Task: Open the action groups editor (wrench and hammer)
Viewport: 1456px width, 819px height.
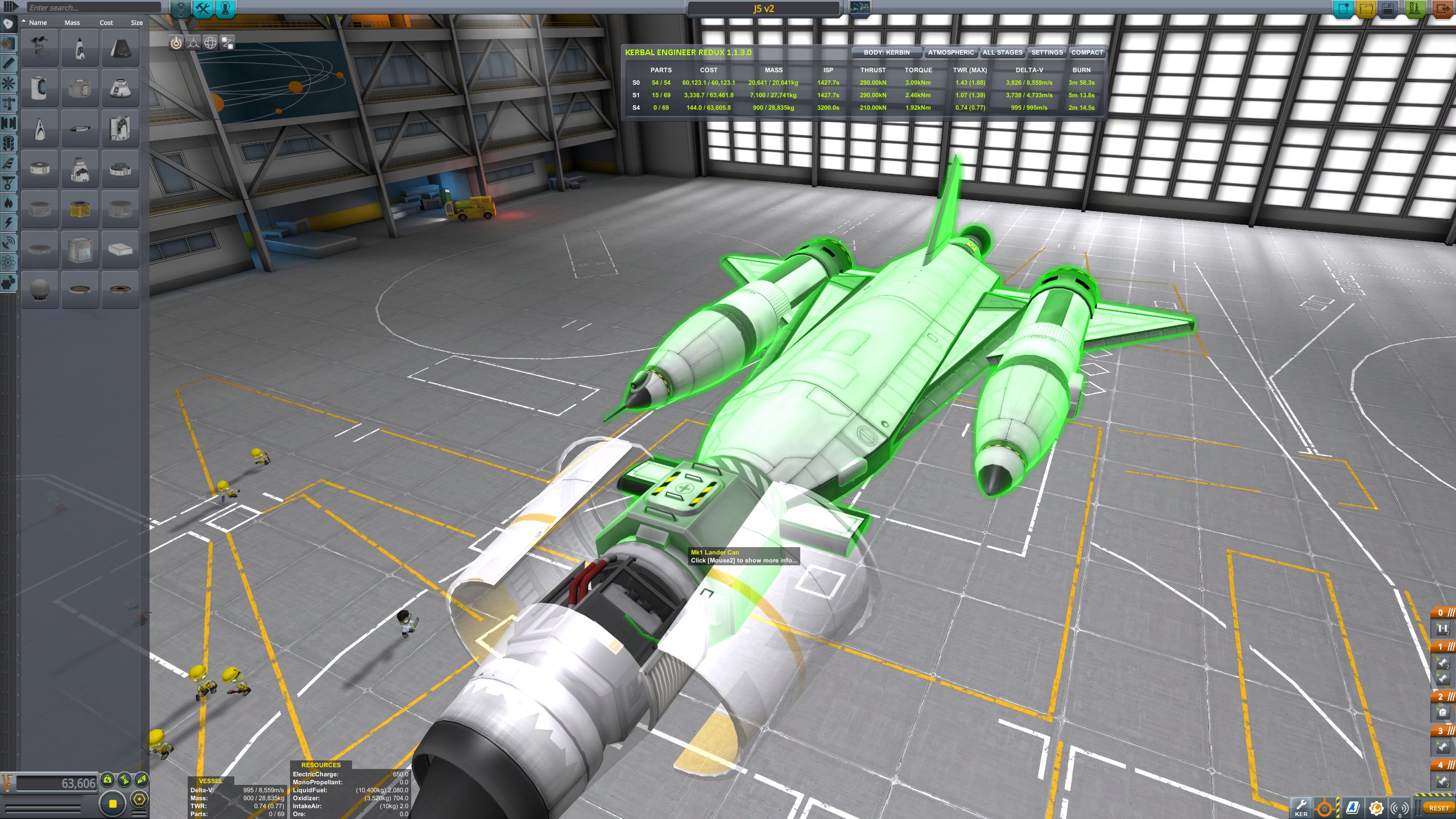Action: pos(203,9)
